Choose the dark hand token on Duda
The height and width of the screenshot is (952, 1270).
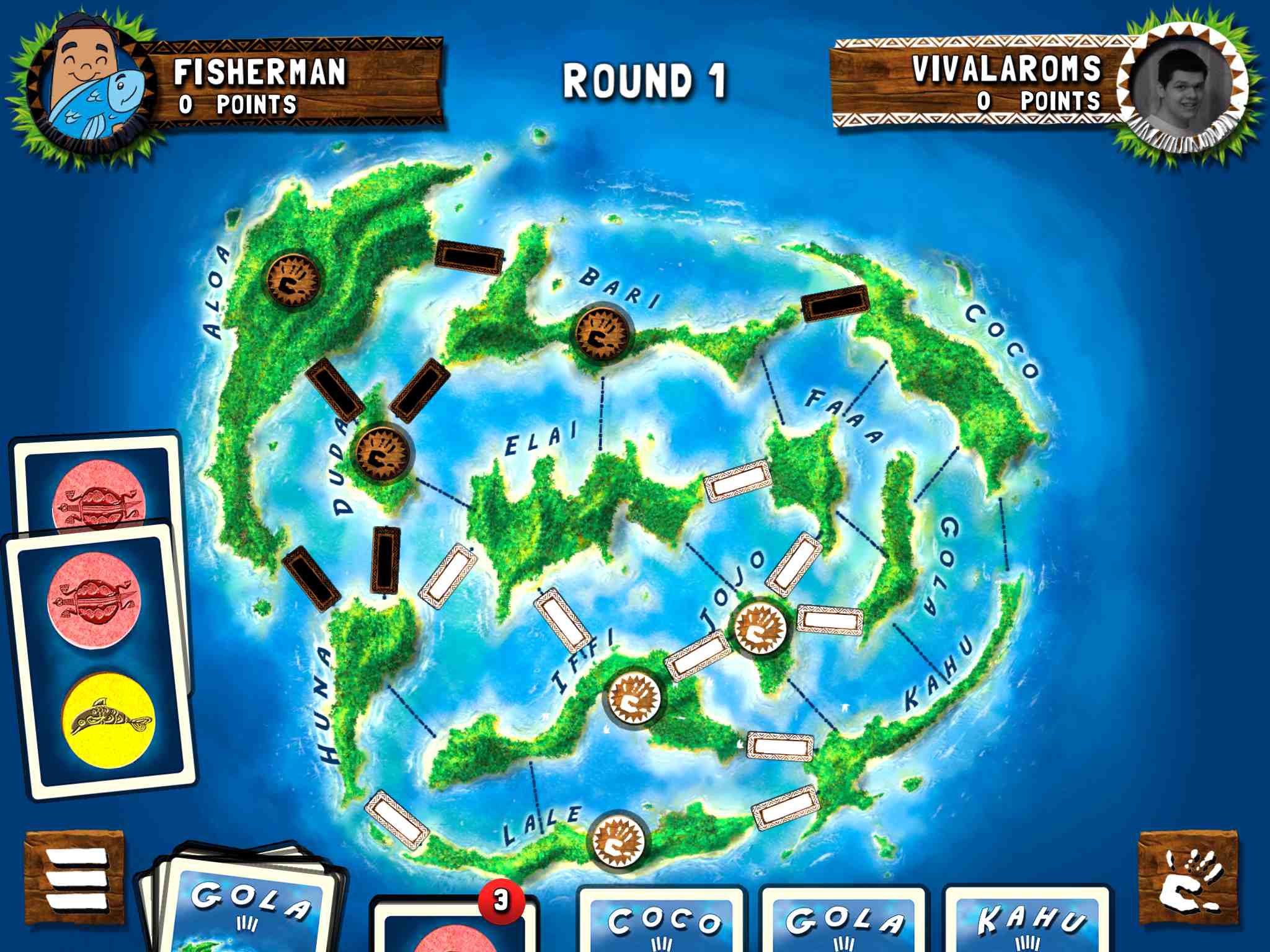(x=383, y=452)
